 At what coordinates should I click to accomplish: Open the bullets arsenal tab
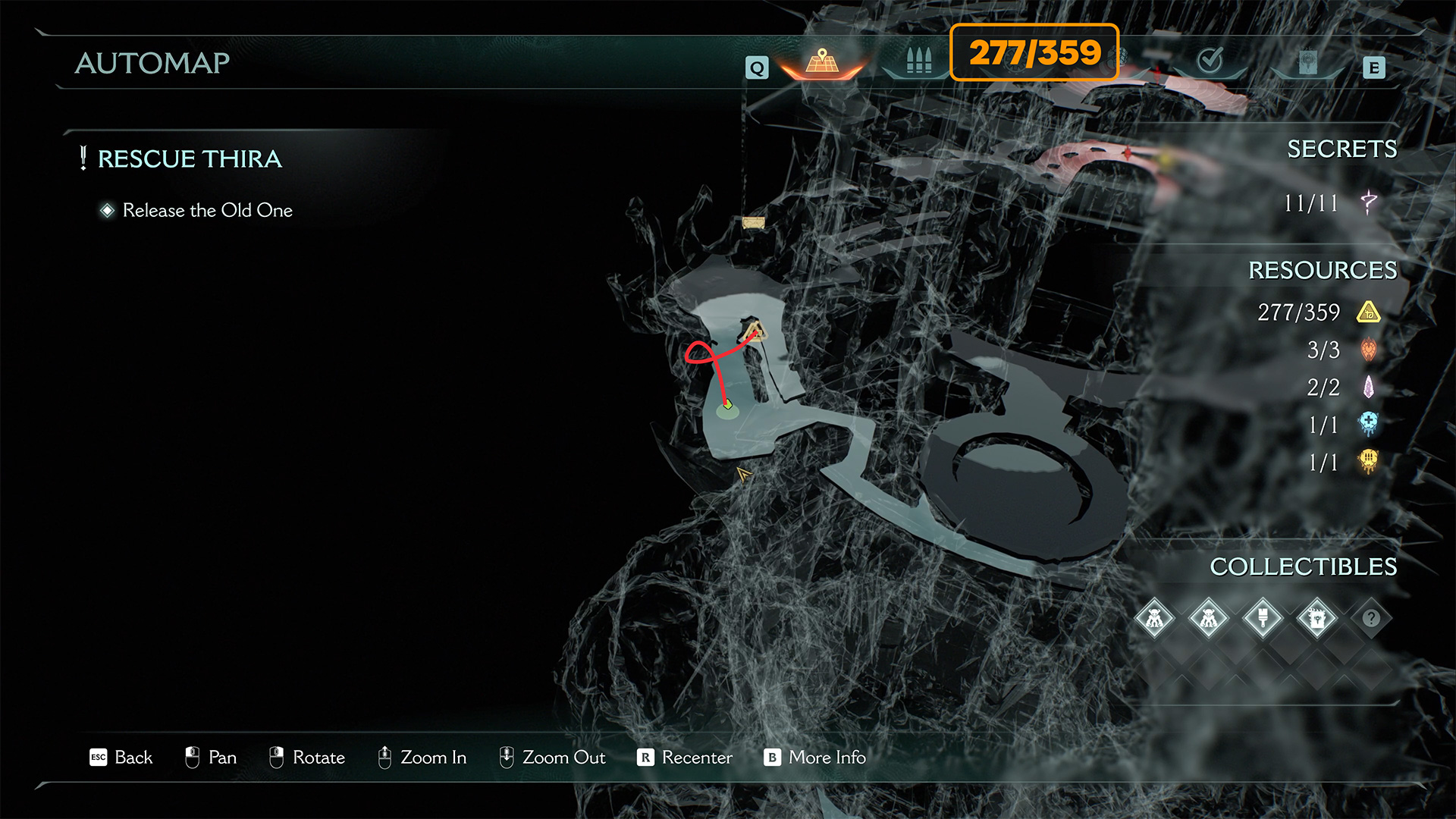pos(918,61)
